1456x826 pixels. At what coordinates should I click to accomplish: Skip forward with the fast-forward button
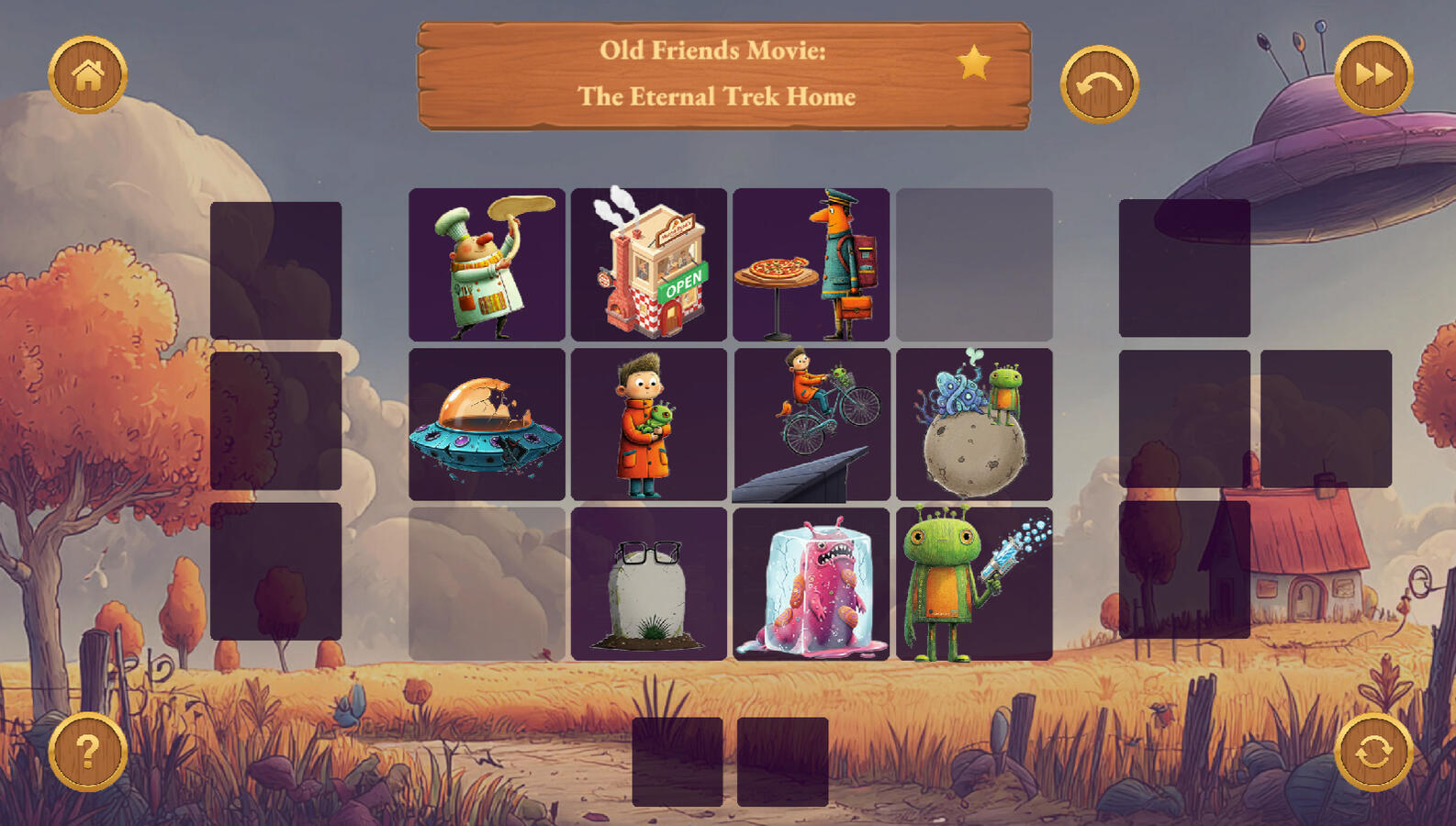(1373, 74)
